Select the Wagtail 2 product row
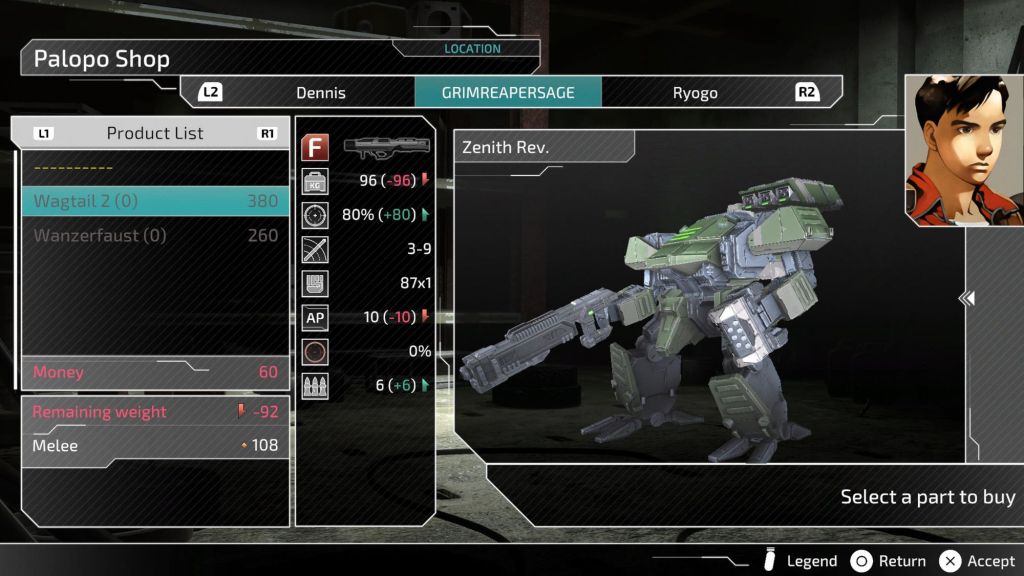Viewport: 1024px width, 576px height. pyautogui.click(x=155, y=201)
